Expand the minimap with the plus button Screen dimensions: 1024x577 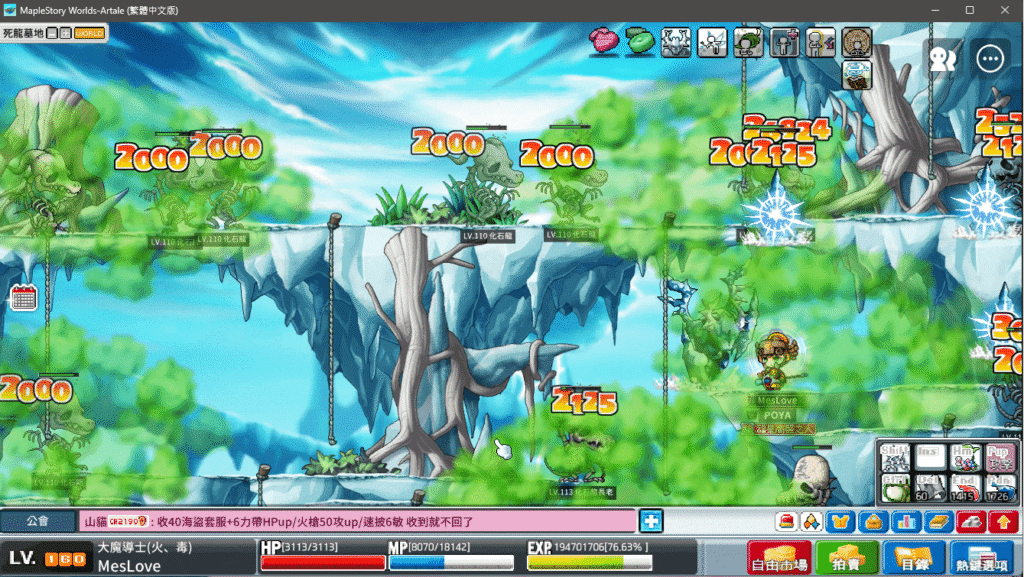(x=65, y=33)
